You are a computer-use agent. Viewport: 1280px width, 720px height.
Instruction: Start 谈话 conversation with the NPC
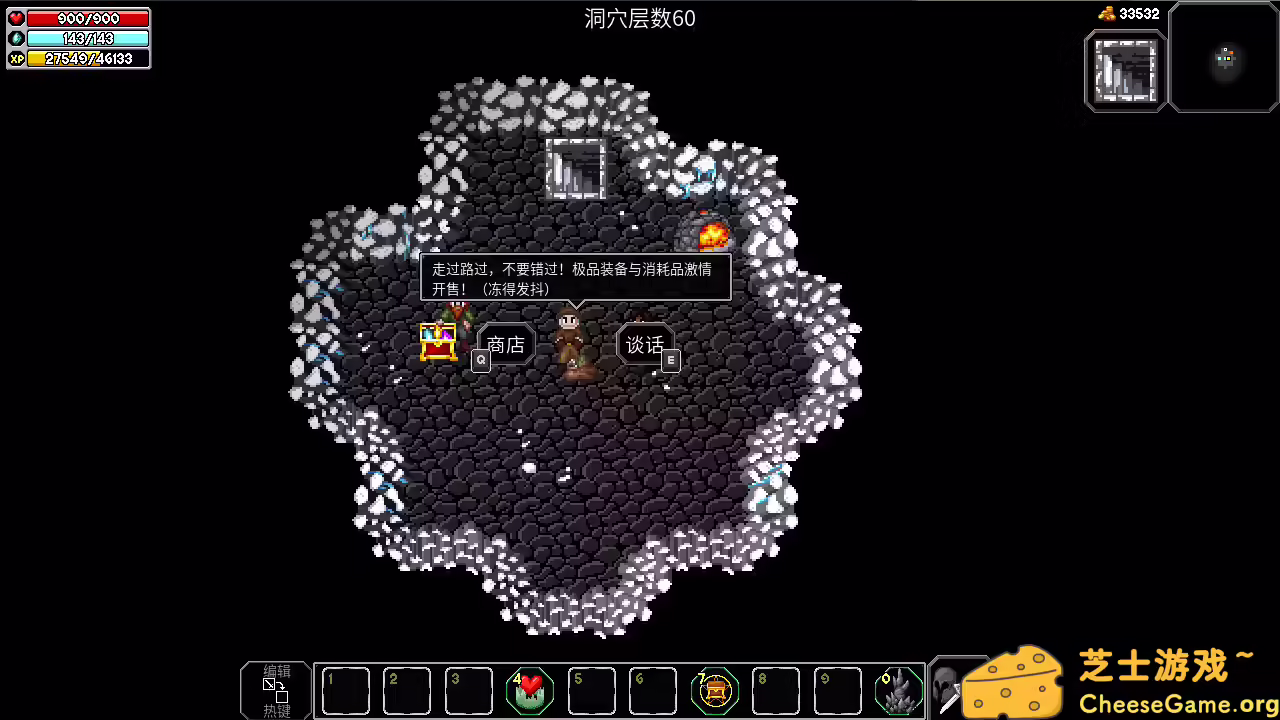click(645, 345)
